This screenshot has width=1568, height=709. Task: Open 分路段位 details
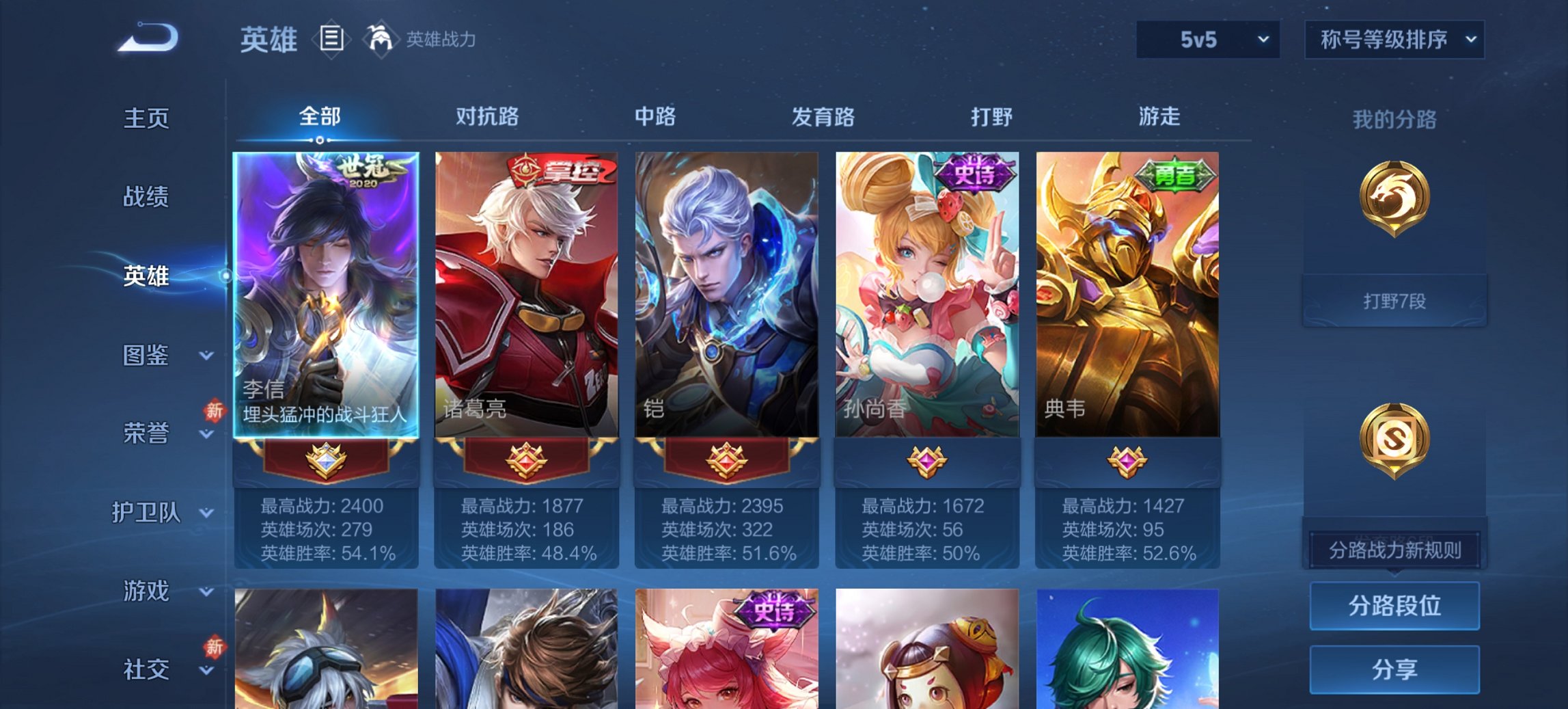pos(1394,606)
